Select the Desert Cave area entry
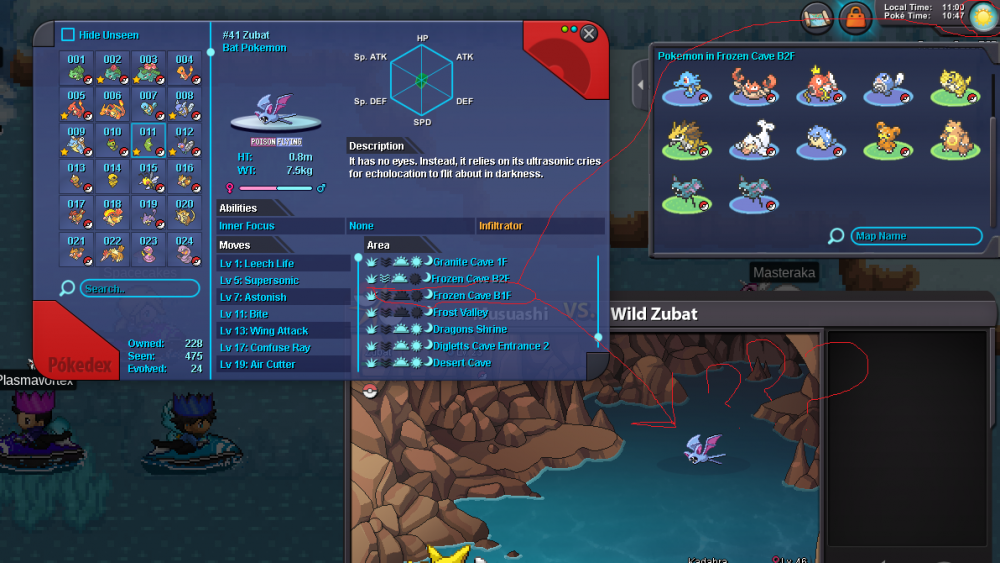 pos(462,362)
